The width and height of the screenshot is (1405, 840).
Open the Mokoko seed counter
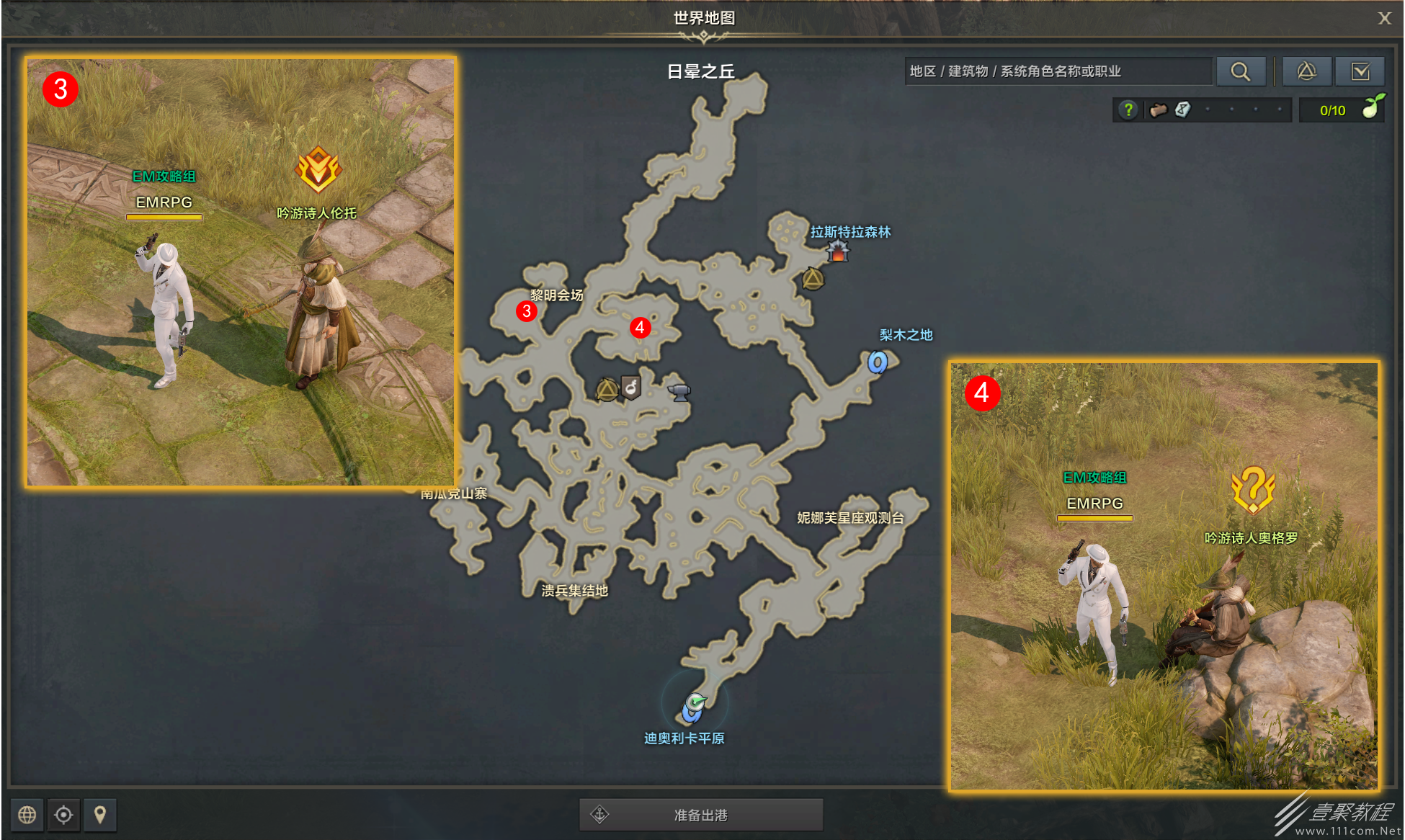pyautogui.click(x=1342, y=110)
